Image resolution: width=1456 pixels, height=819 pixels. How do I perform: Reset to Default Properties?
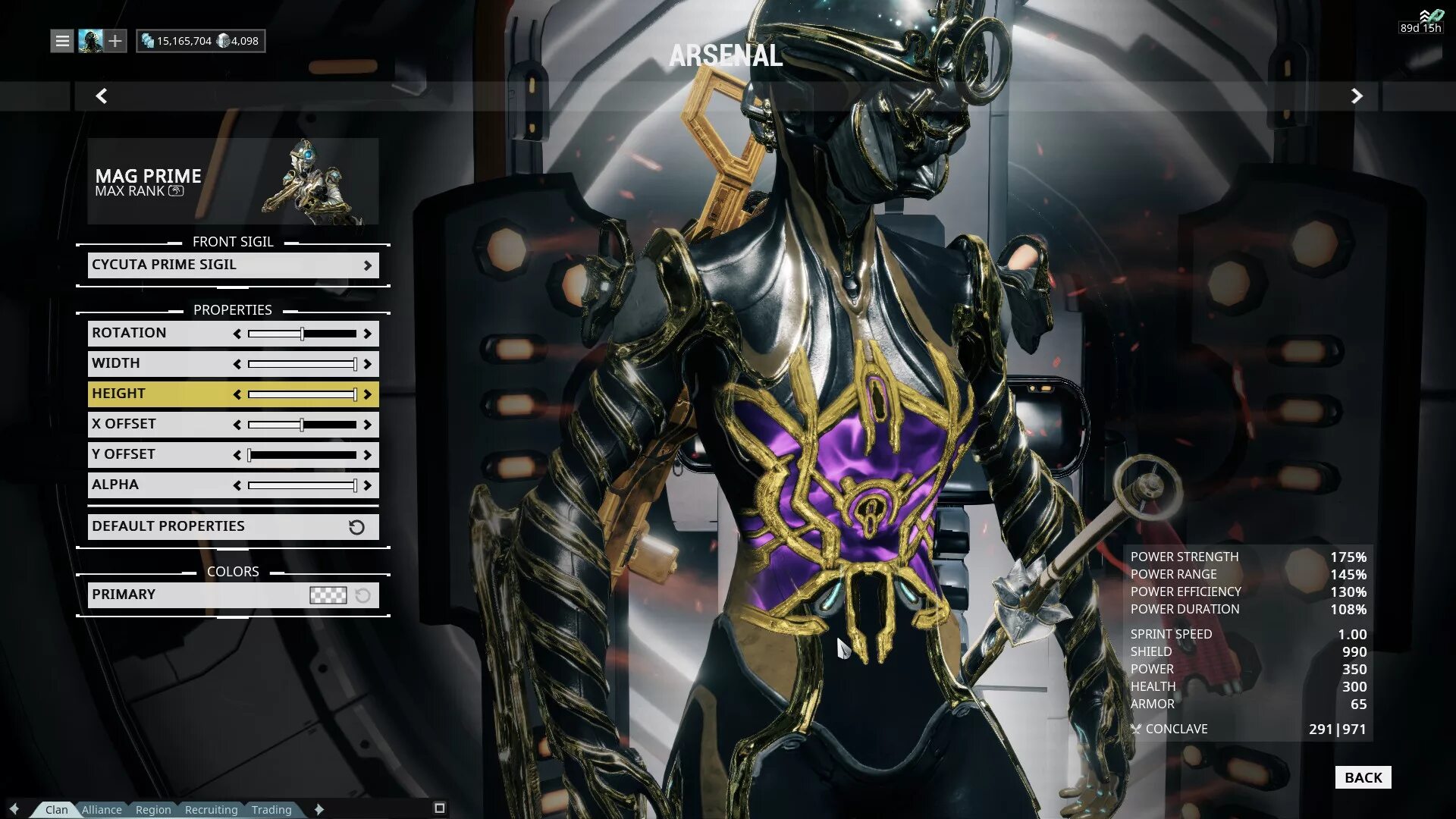(233, 526)
